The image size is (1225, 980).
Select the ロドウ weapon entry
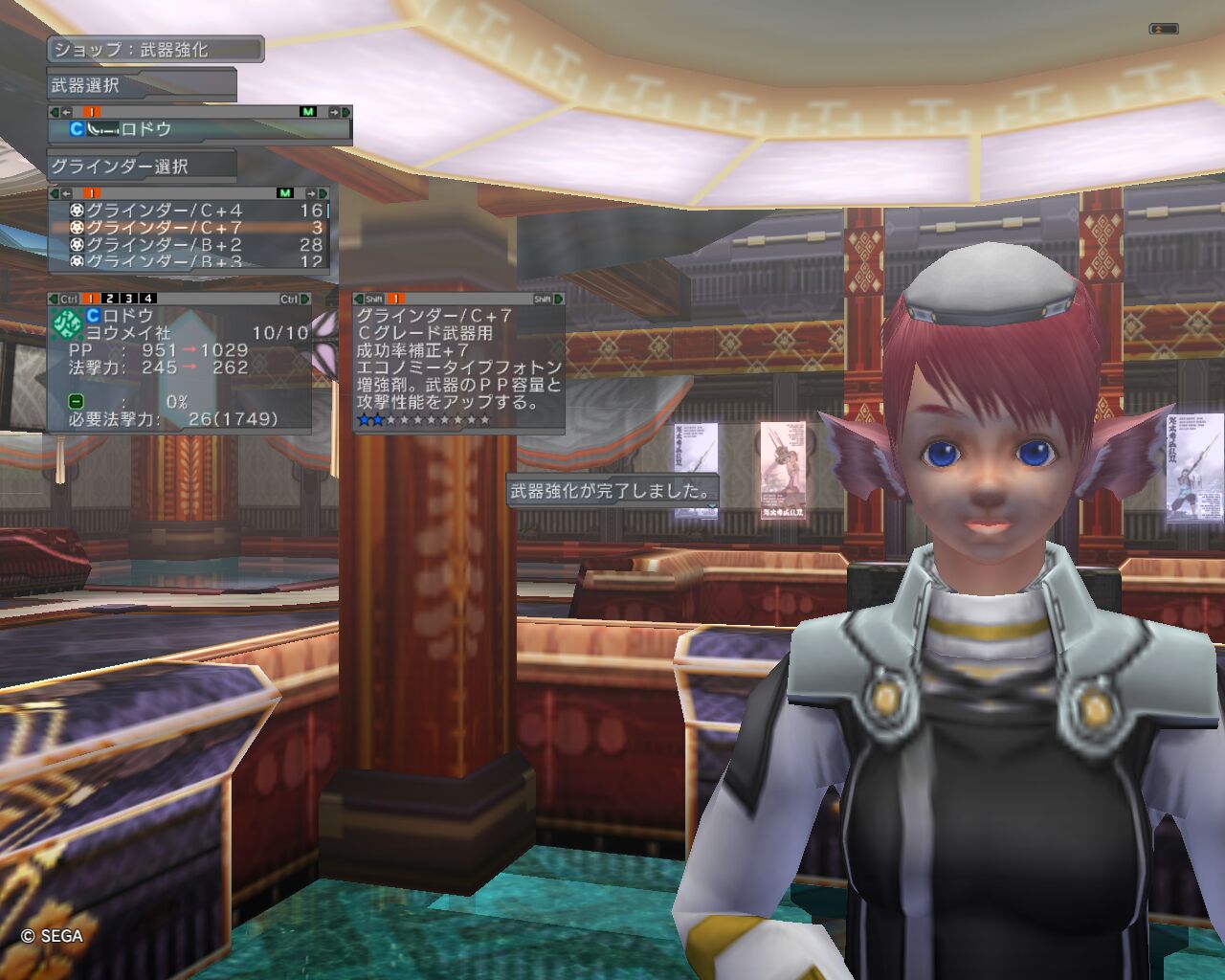(144, 129)
